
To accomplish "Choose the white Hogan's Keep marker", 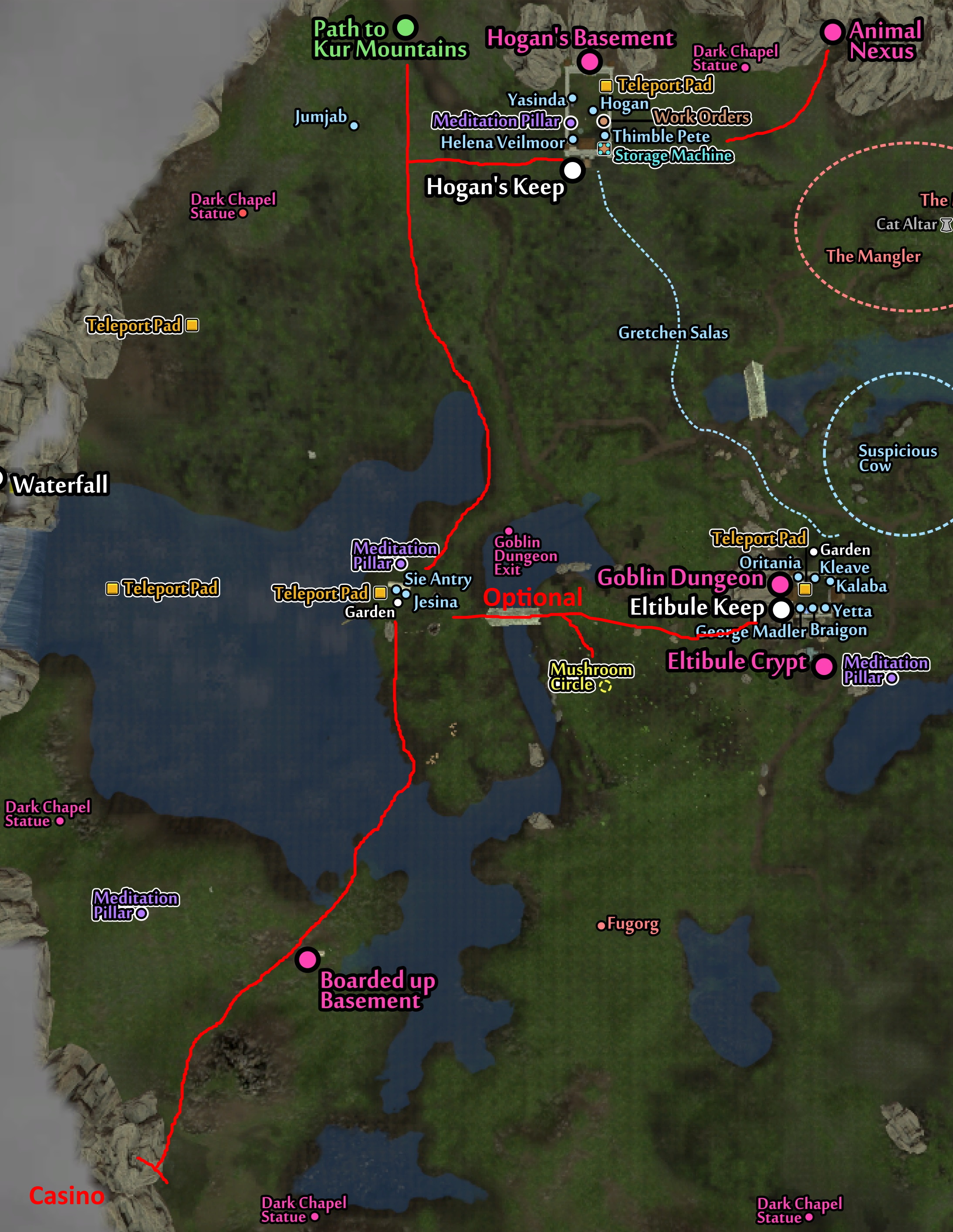I will tap(573, 169).
